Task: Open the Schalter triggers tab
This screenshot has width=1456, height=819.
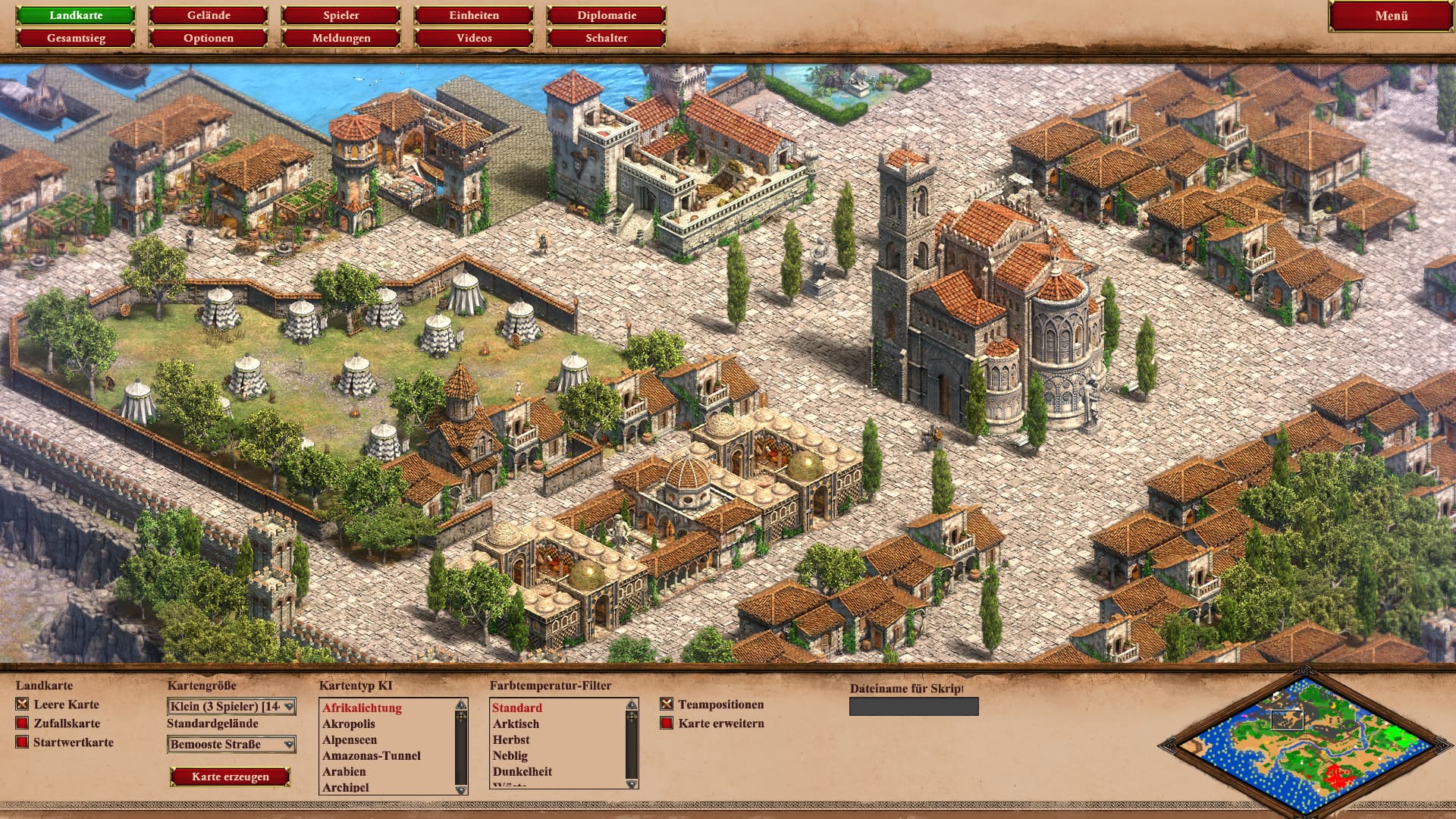Action: (607, 38)
